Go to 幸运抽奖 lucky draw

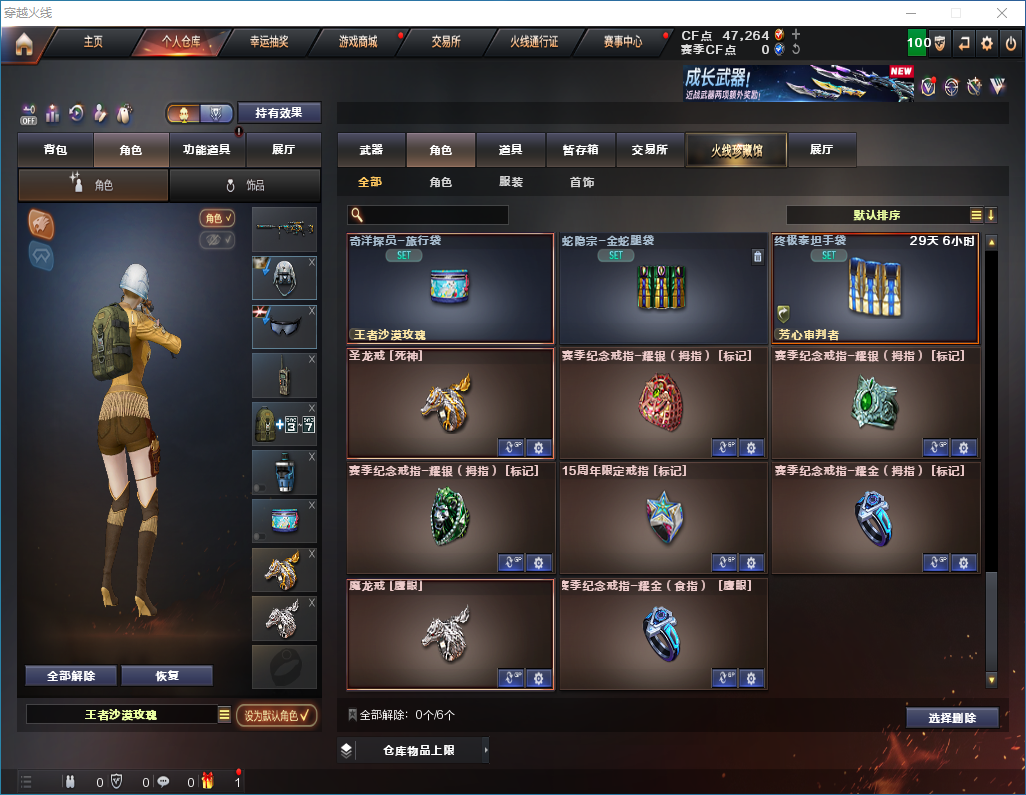(x=269, y=42)
